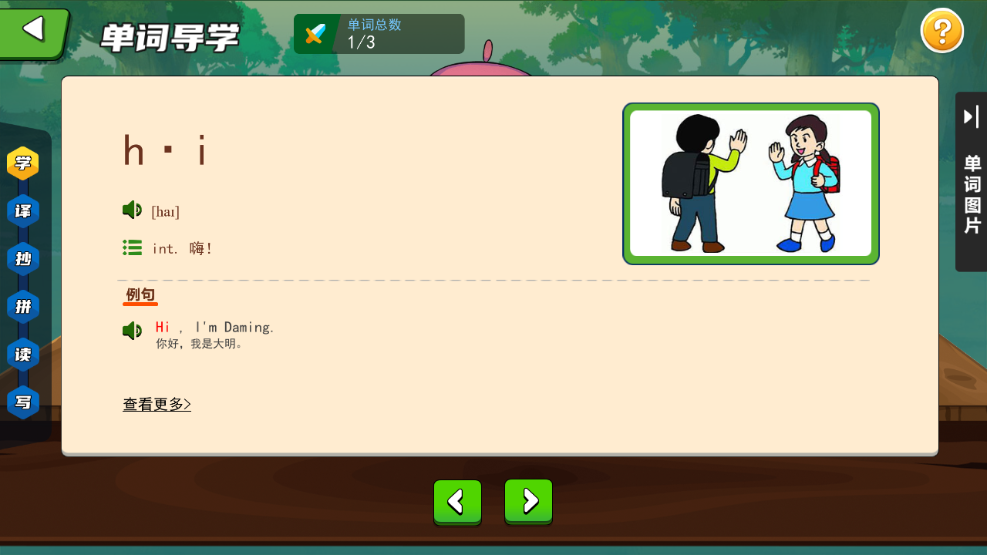Select the 学 learning mode tab
Image resolution: width=987 pixels, height=555 pixels.
tap(23, 163)
